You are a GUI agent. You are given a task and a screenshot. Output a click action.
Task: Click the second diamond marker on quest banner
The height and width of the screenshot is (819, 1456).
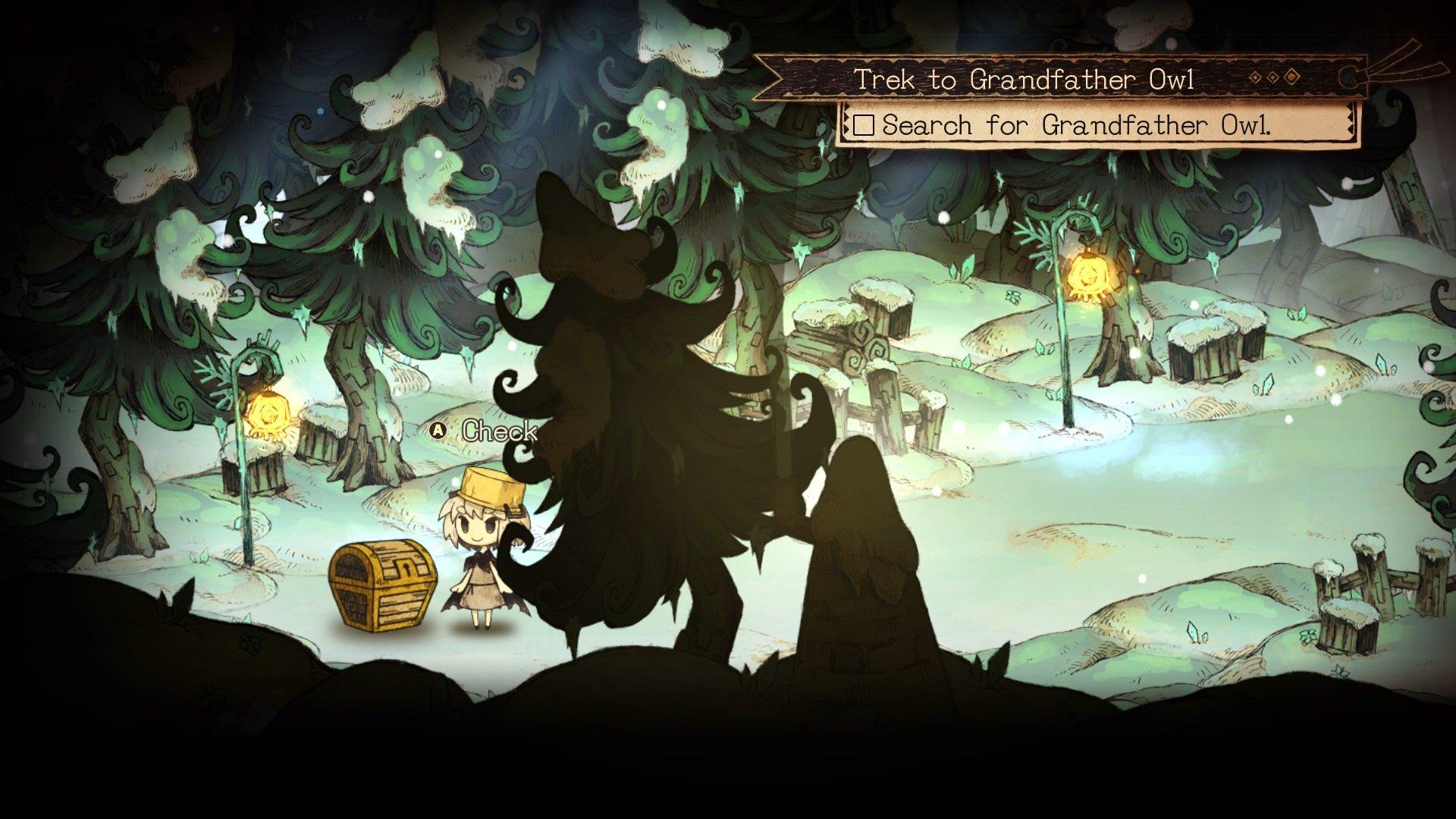(1272, 77)
